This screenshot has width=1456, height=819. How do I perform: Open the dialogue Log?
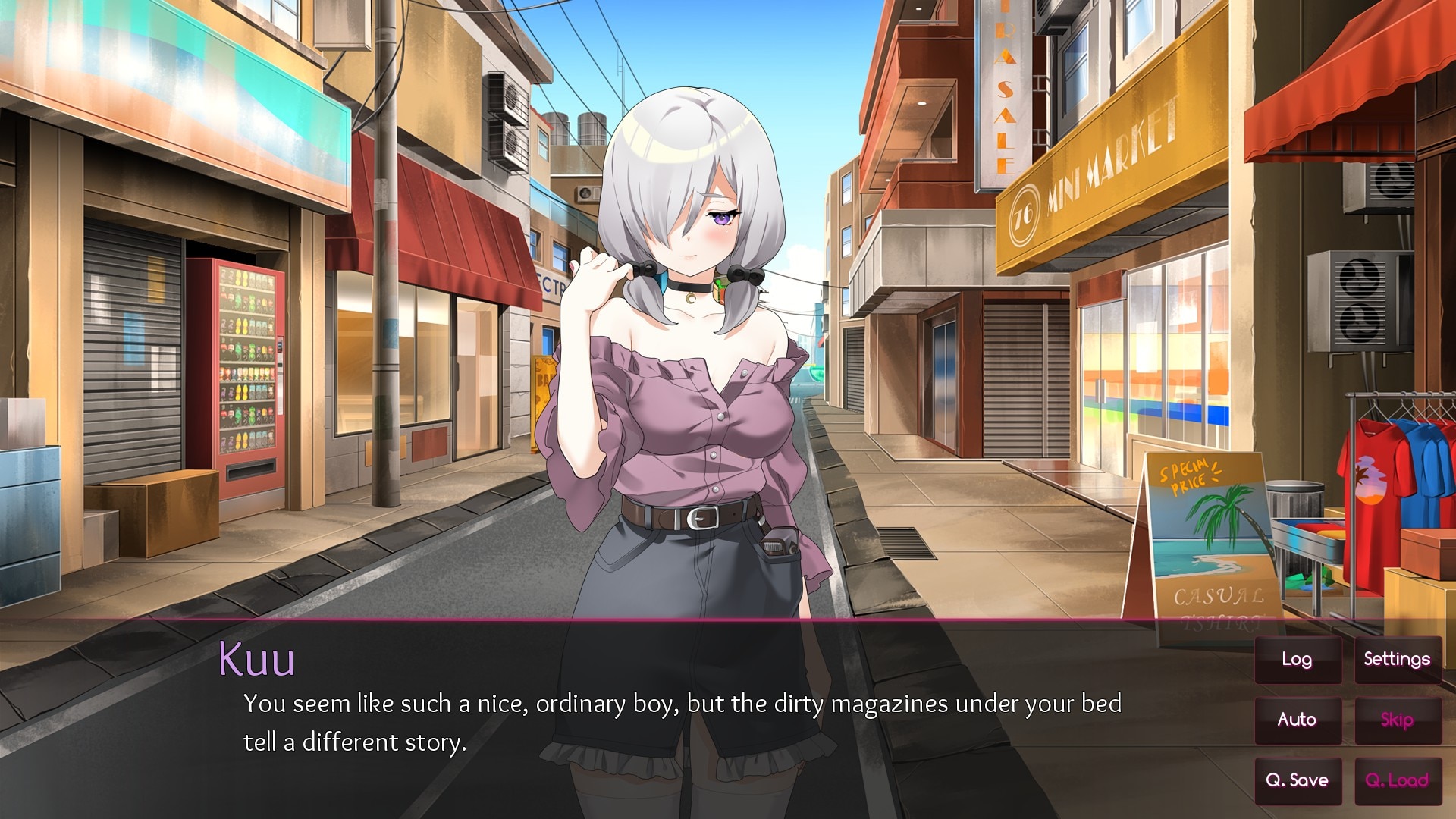point(1298,660)
